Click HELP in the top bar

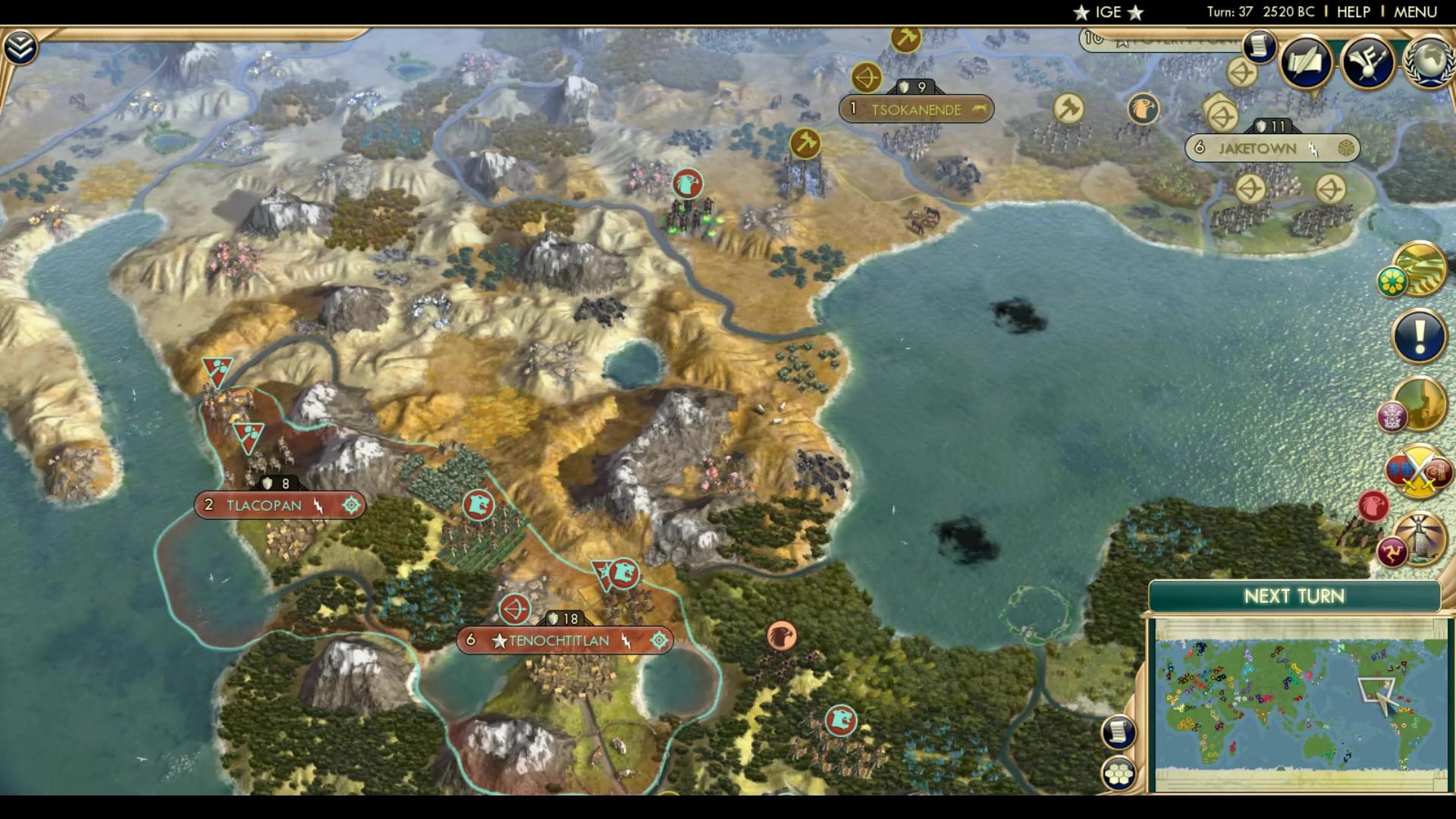[x=1353, y=11]
